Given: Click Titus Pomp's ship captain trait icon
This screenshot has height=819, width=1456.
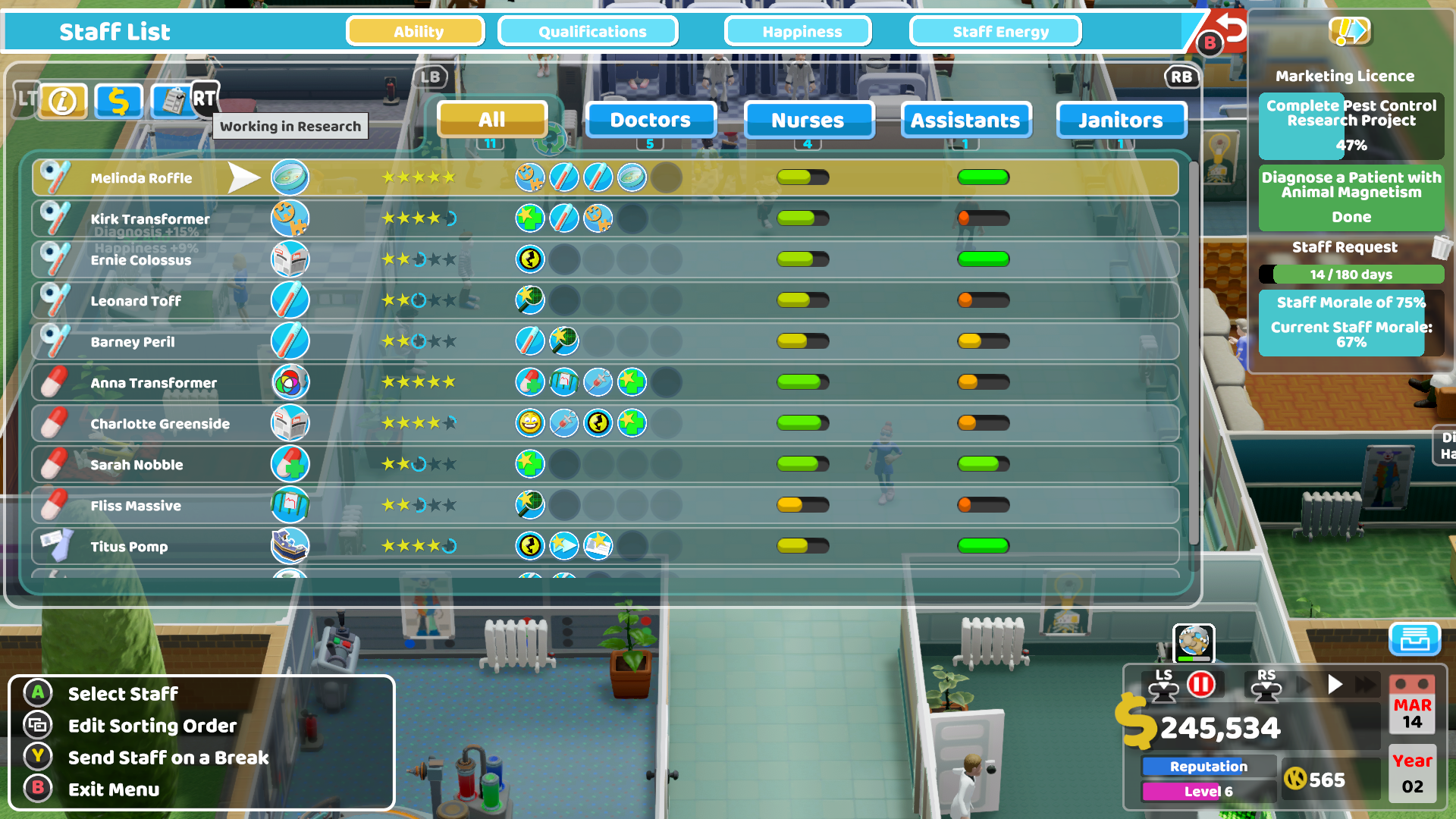Looking at the screenshot, I should click(x=290, y=545).
